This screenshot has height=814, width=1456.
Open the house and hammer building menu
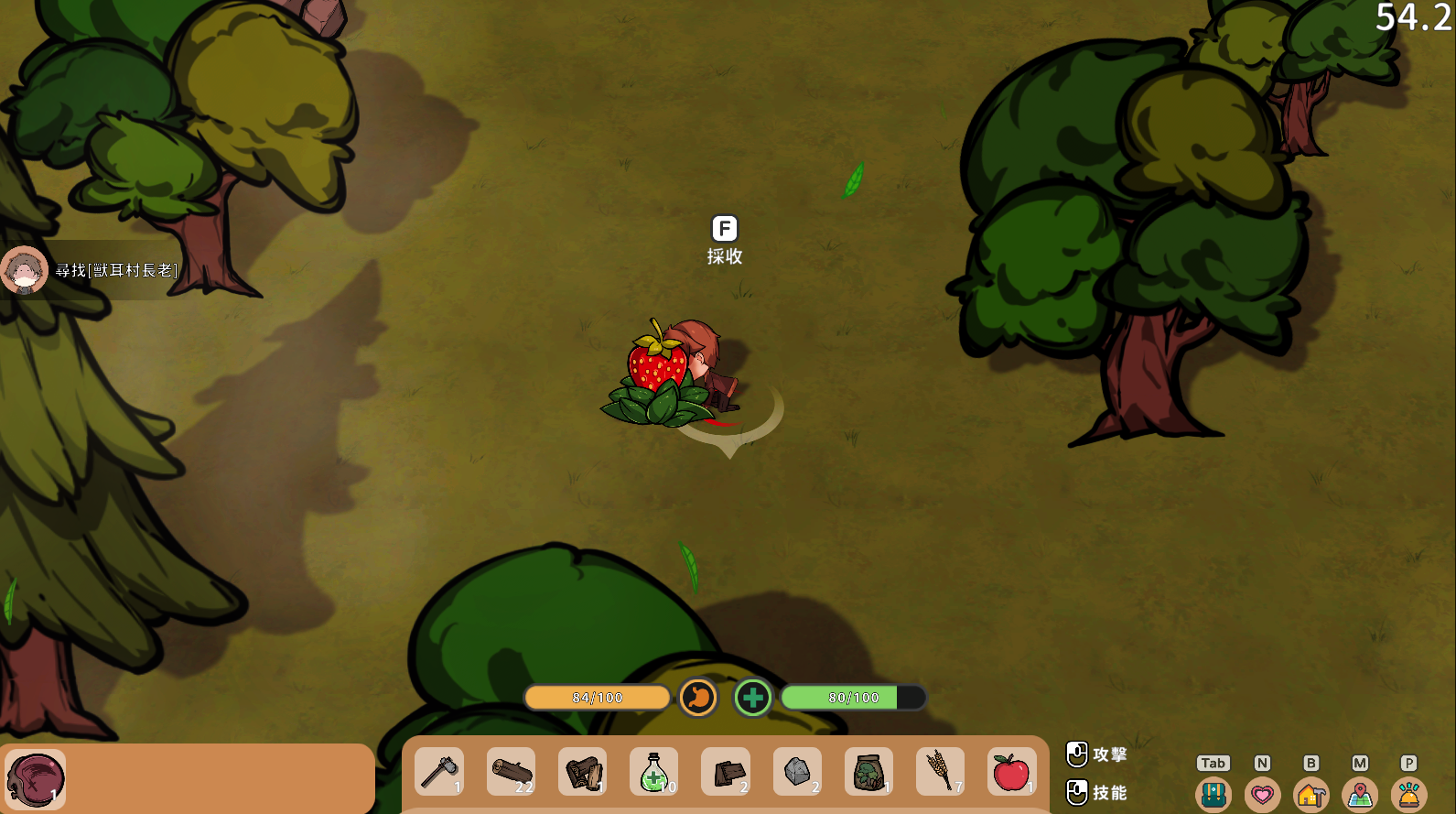click(1311, 794)
